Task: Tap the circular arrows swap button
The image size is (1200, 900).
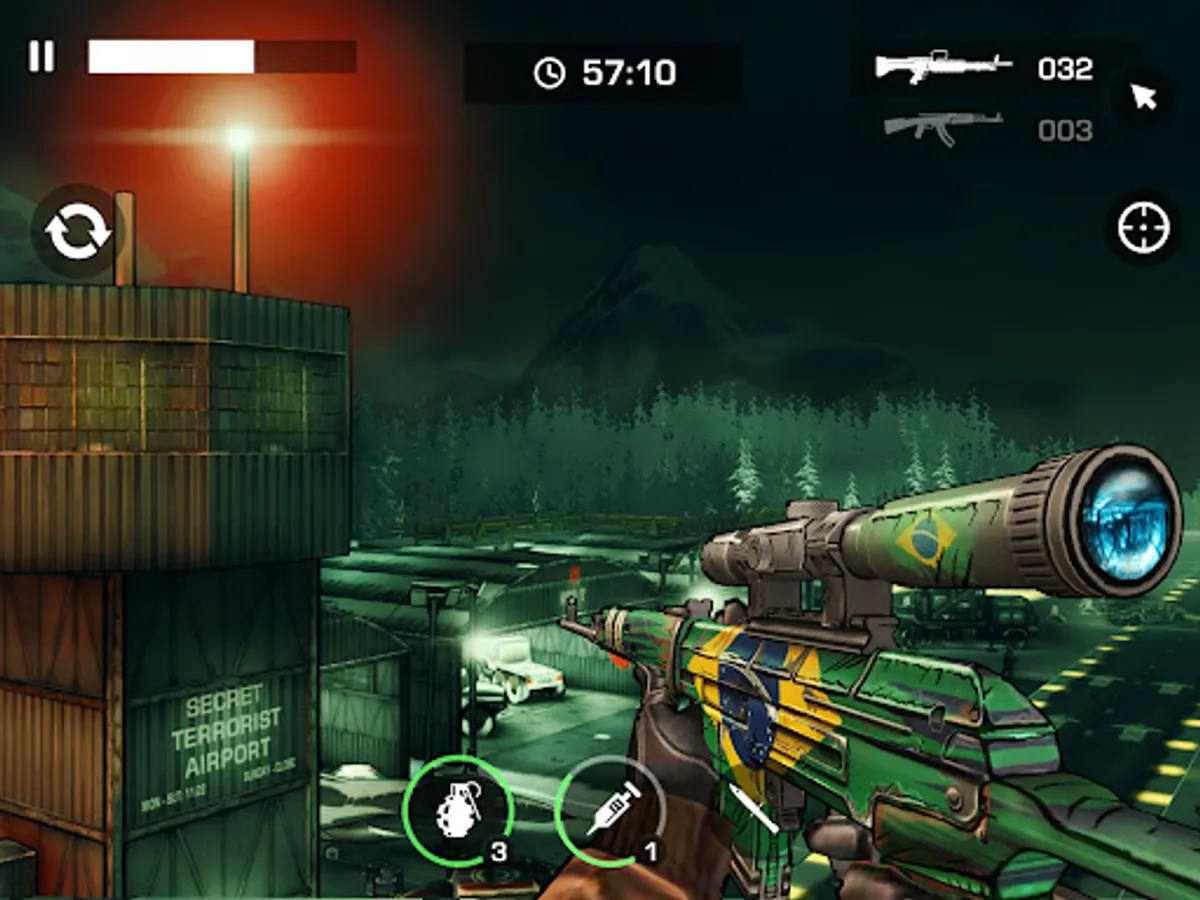Action: [x=78, y=231]
